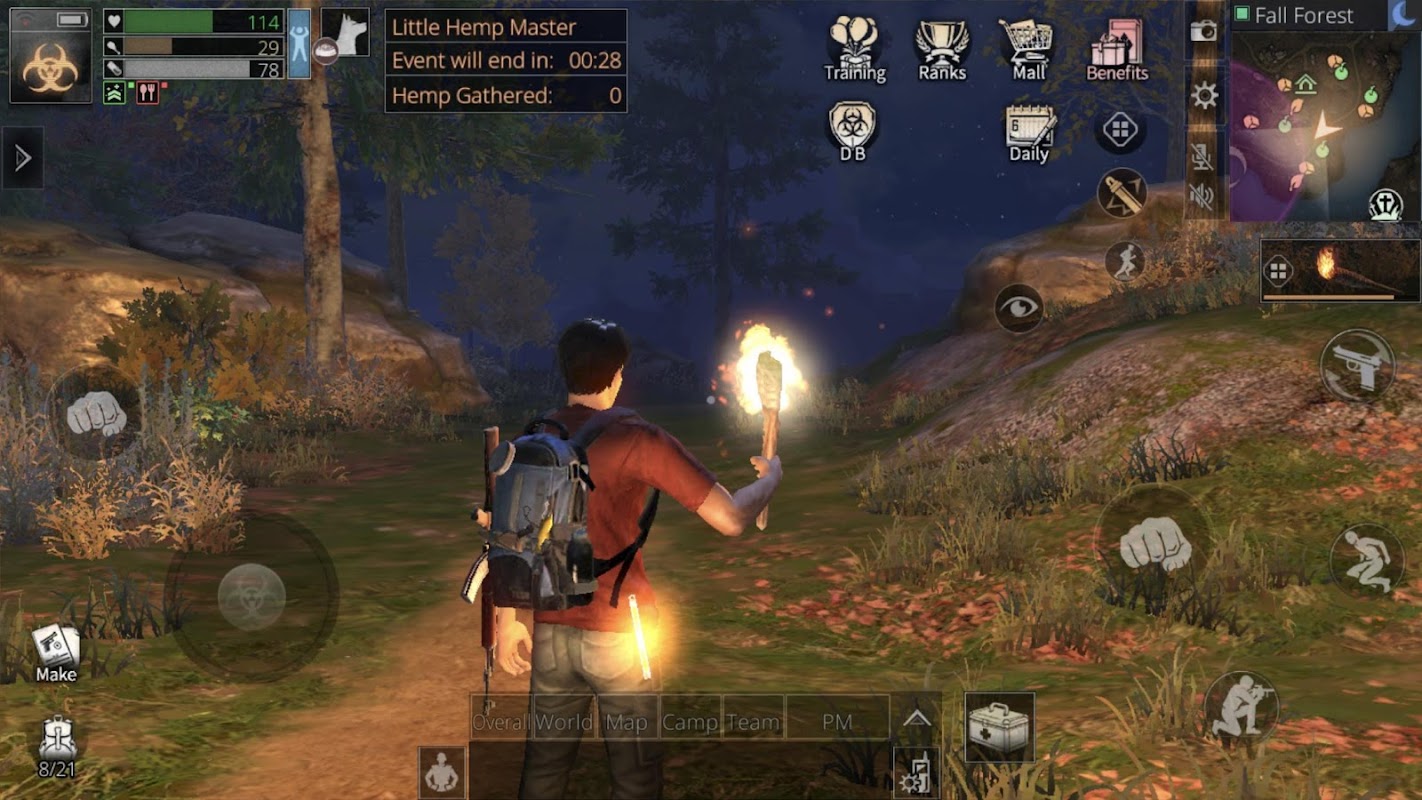Switch to the Team chat tab
This screenshot has width=1422, height=800.
(752, 722)
